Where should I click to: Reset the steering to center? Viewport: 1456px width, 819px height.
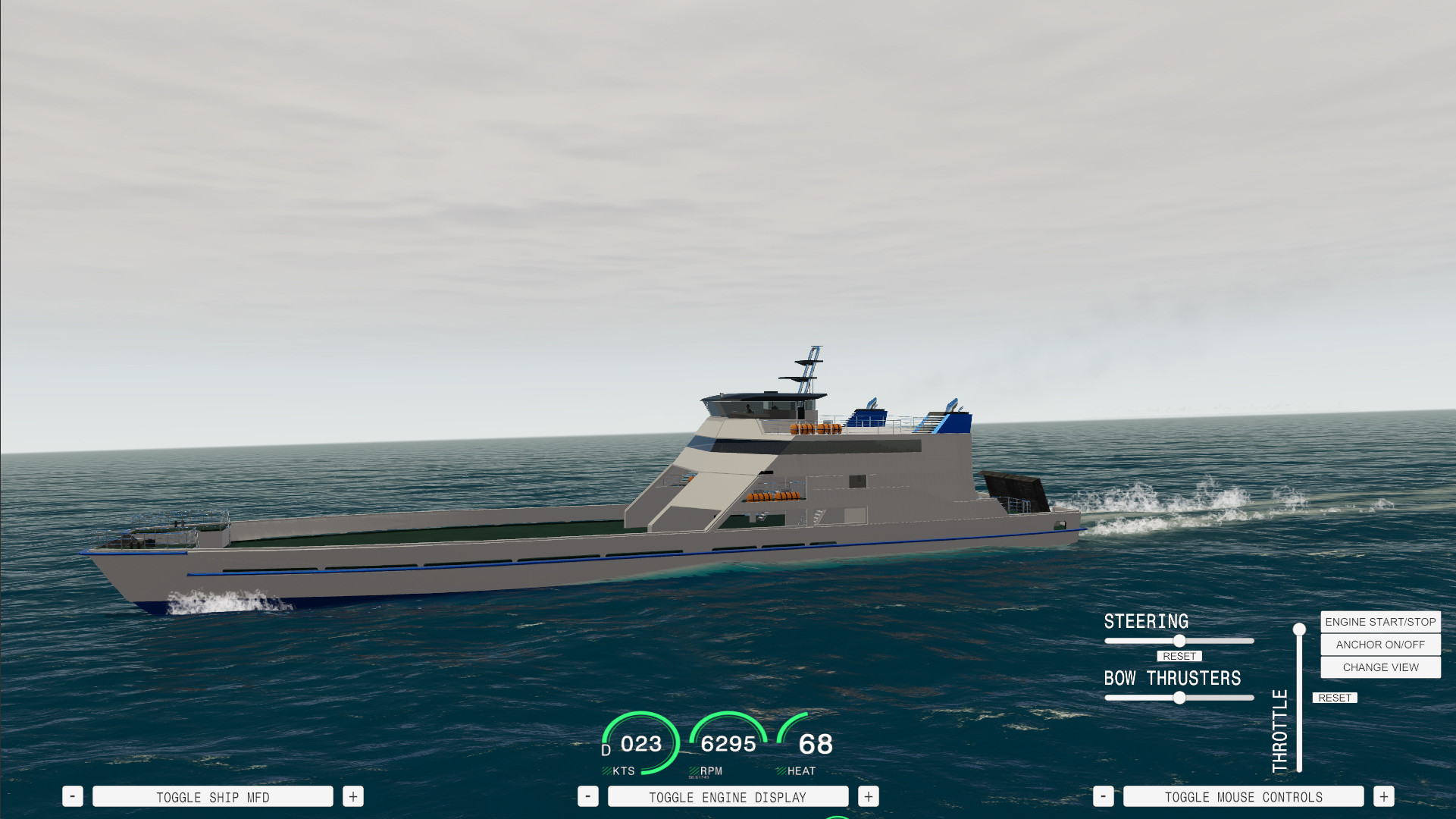[1179, 656]
